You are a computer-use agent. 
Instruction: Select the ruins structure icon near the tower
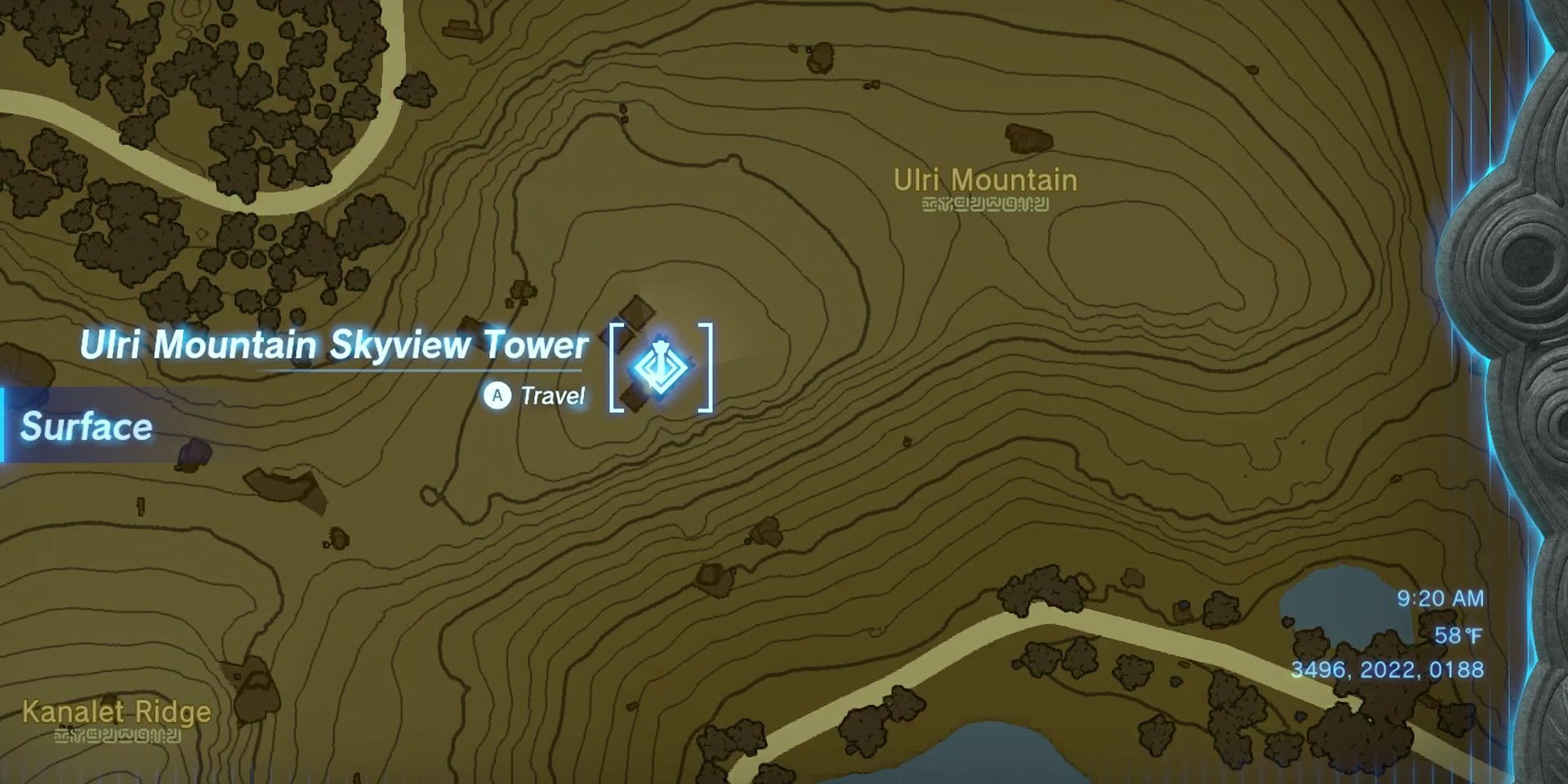[637, 314]
